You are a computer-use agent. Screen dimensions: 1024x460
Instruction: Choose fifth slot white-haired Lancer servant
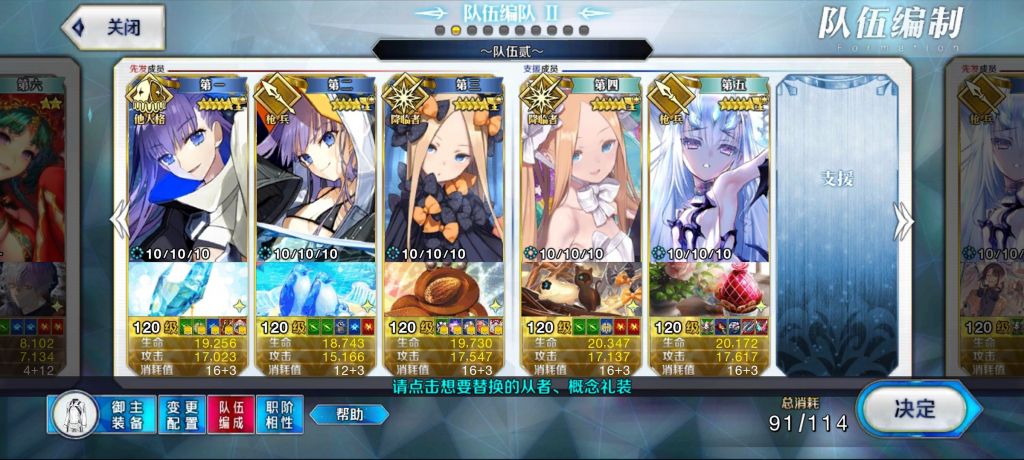click(708, 175)
